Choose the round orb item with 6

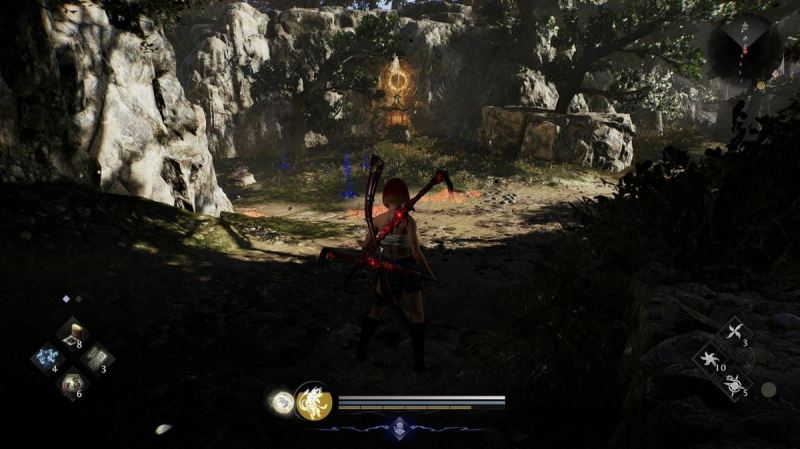click(72, 382)
